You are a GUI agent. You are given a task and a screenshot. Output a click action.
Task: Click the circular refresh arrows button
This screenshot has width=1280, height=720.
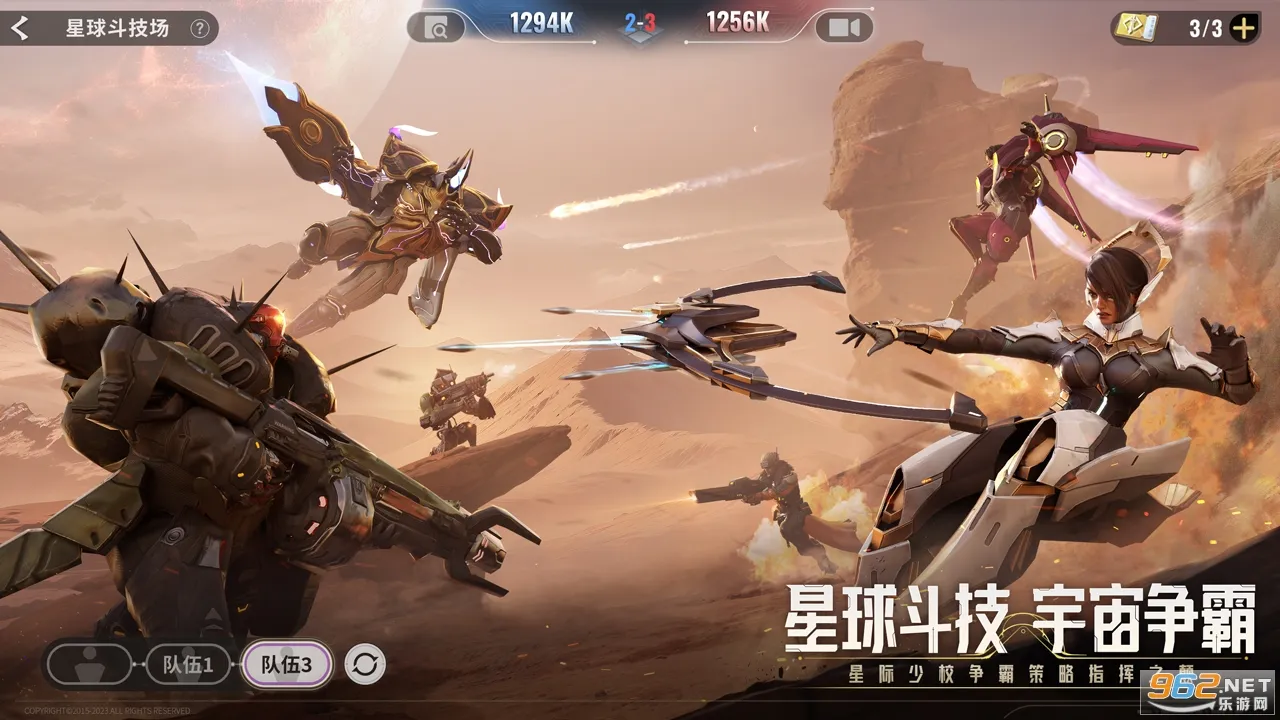click(x=365, y=664)
